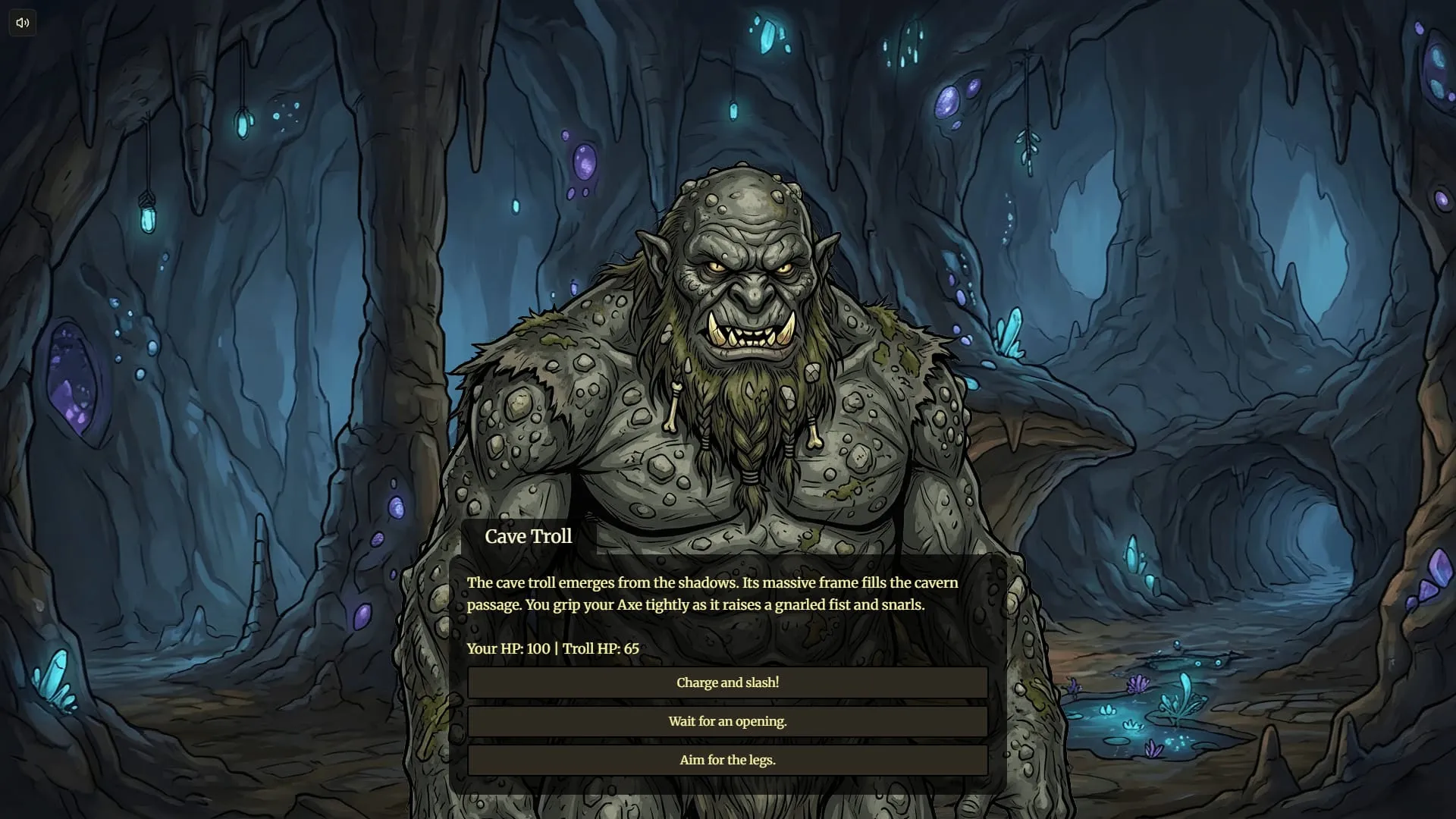Click the speaker icon top-left

tap(22, 22)
